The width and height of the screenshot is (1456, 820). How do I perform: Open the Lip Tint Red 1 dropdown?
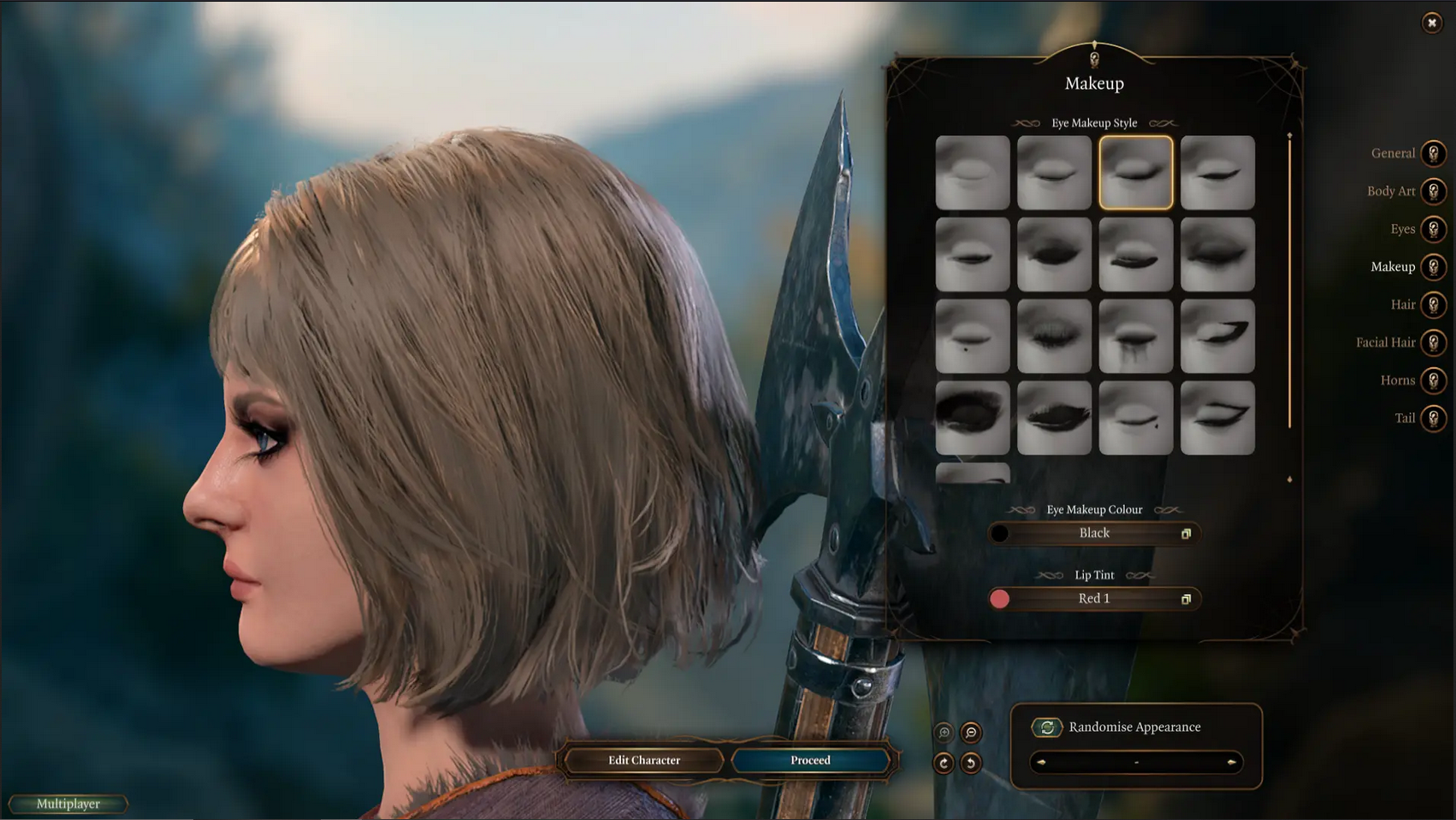[x=1094, y=599]
